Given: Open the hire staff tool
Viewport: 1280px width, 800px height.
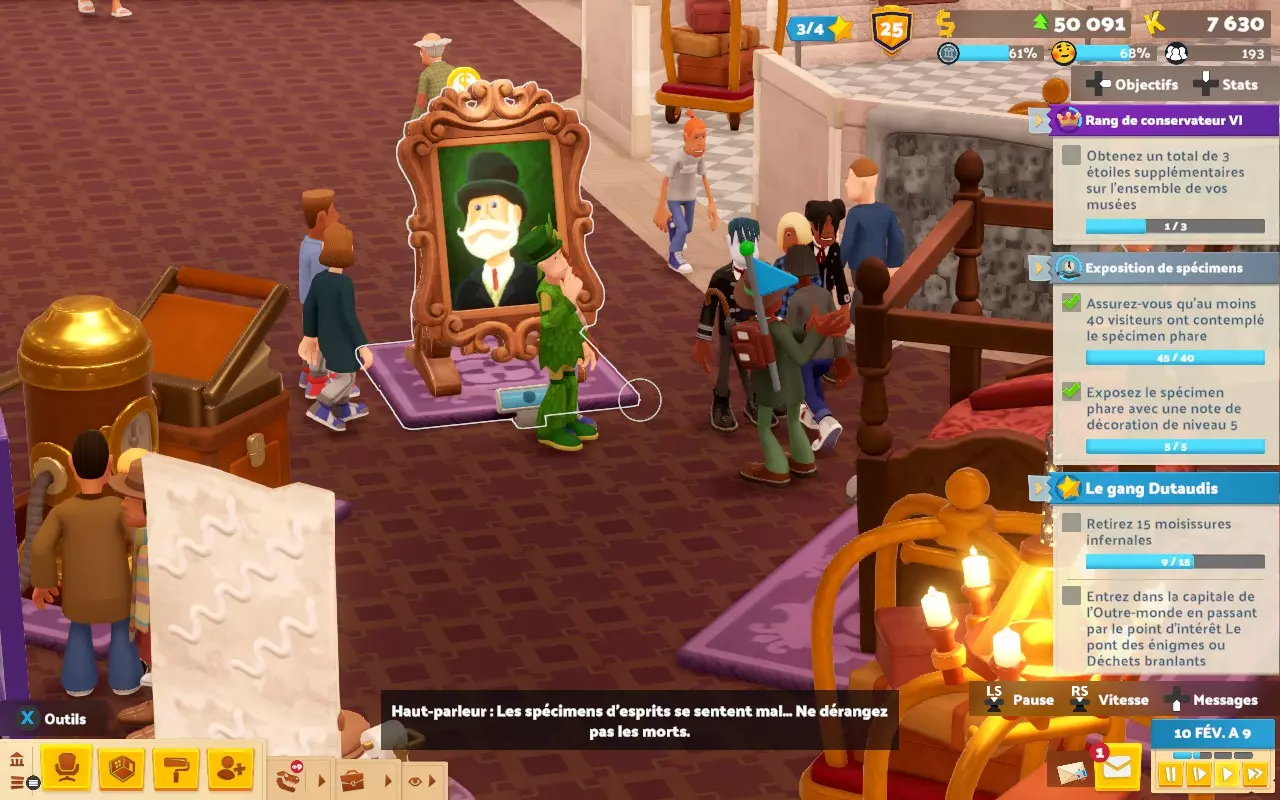Looking at the screenshot, I should (231, 768).
